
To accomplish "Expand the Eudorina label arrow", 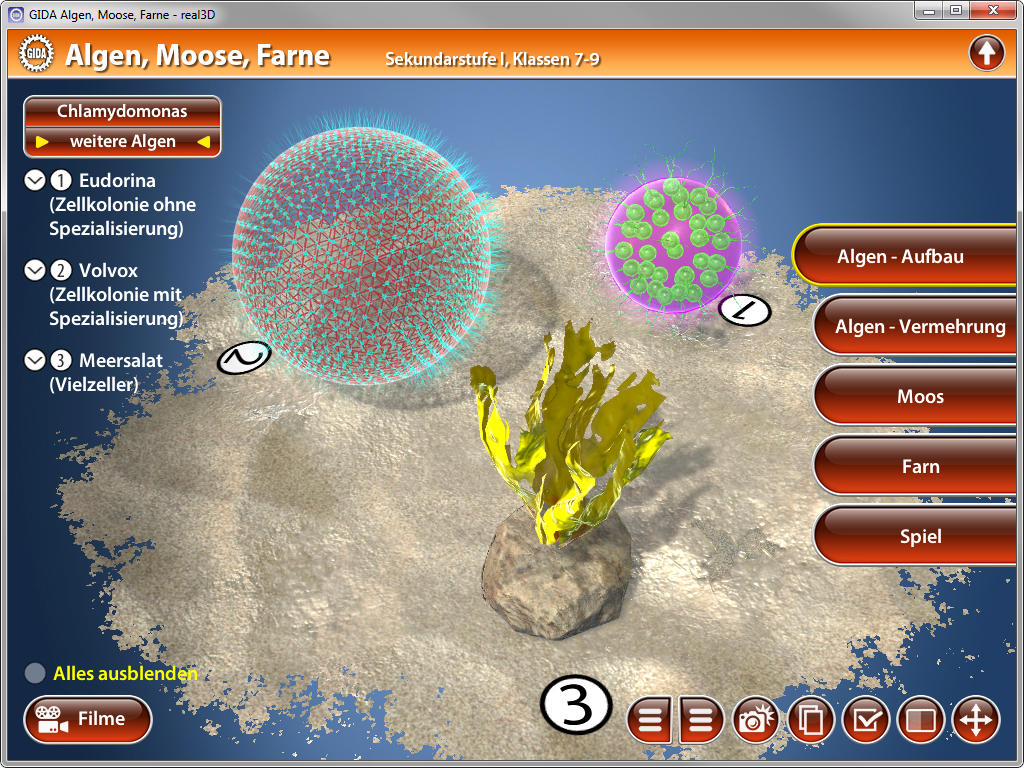I will coord(35,181).
